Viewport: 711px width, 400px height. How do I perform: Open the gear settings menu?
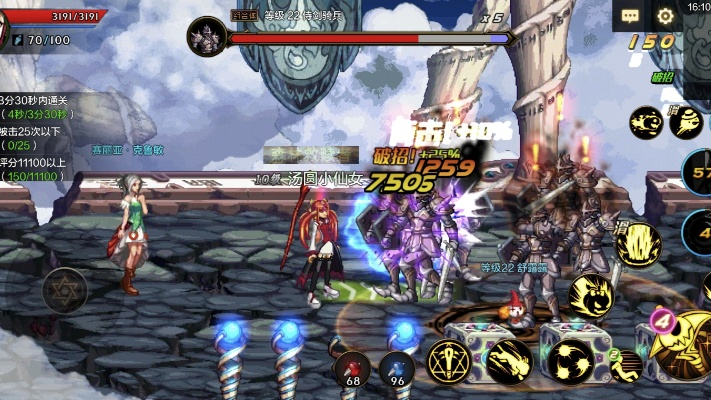pyautogui.click(x=665, y=16)
